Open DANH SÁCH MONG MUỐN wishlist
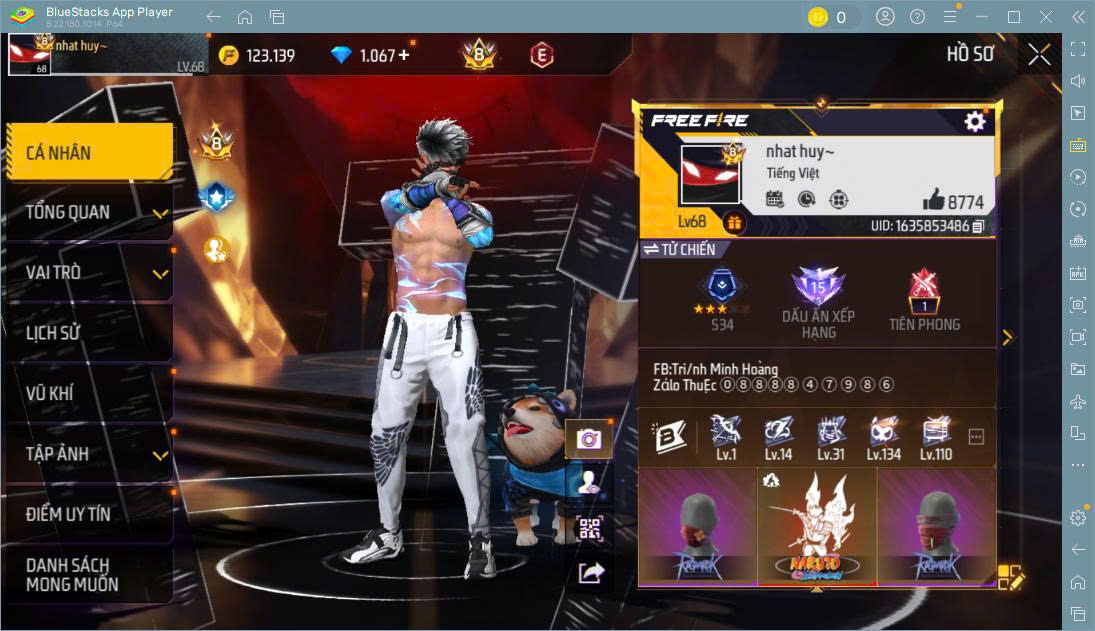This screenshot has height=631, width=1095. tap(88, 574)
